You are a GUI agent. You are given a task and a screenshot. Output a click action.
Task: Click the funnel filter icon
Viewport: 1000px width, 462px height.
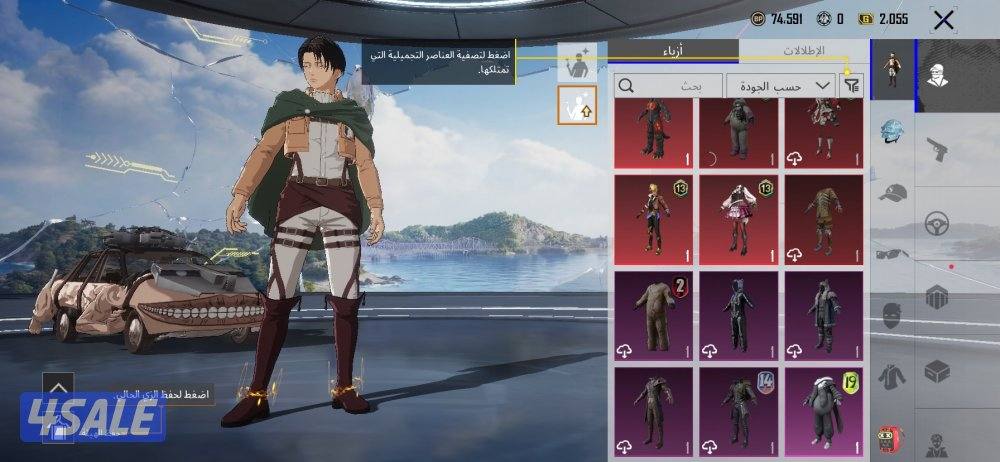click(x=852, y=86)
